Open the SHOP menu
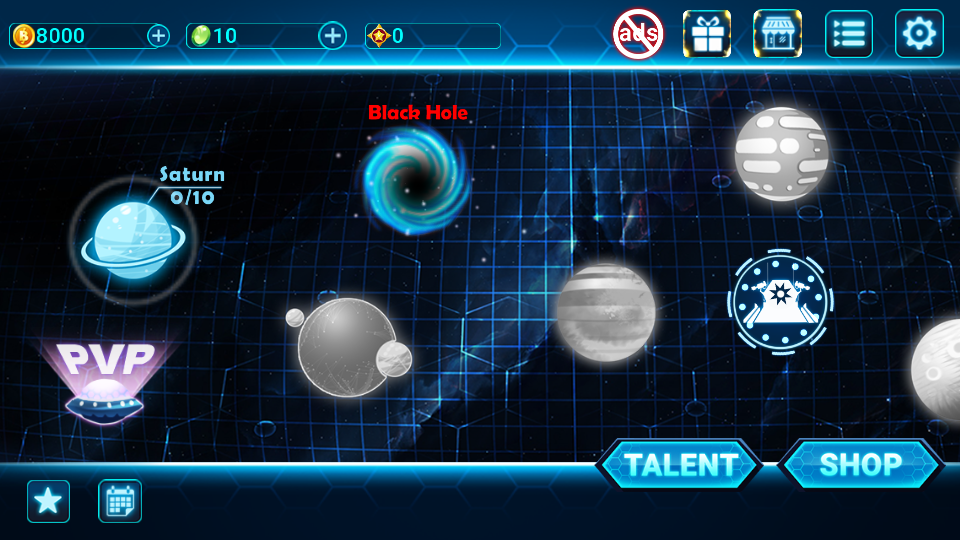960x540 pixels. point(860,464)
